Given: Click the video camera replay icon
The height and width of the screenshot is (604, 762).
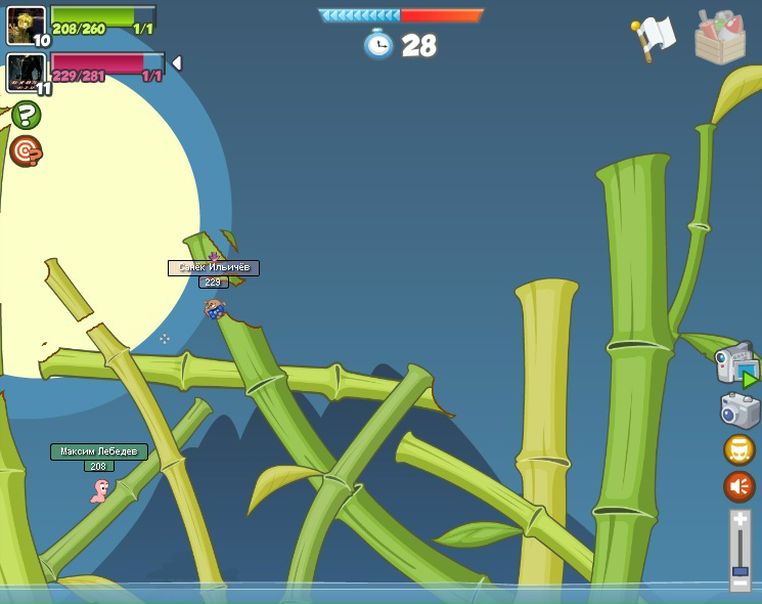Looking at the screenshot, I should coord(736,363).
